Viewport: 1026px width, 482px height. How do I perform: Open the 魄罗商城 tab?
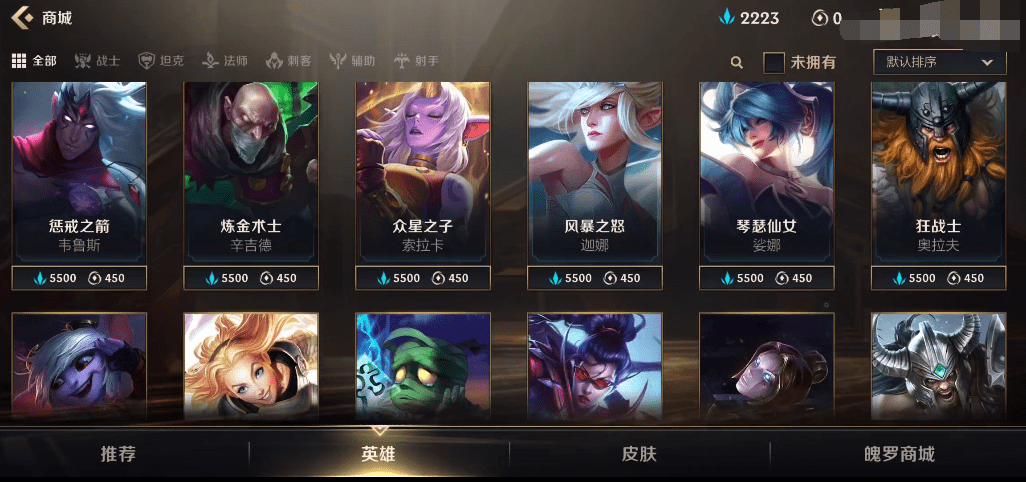coord(899,454)
